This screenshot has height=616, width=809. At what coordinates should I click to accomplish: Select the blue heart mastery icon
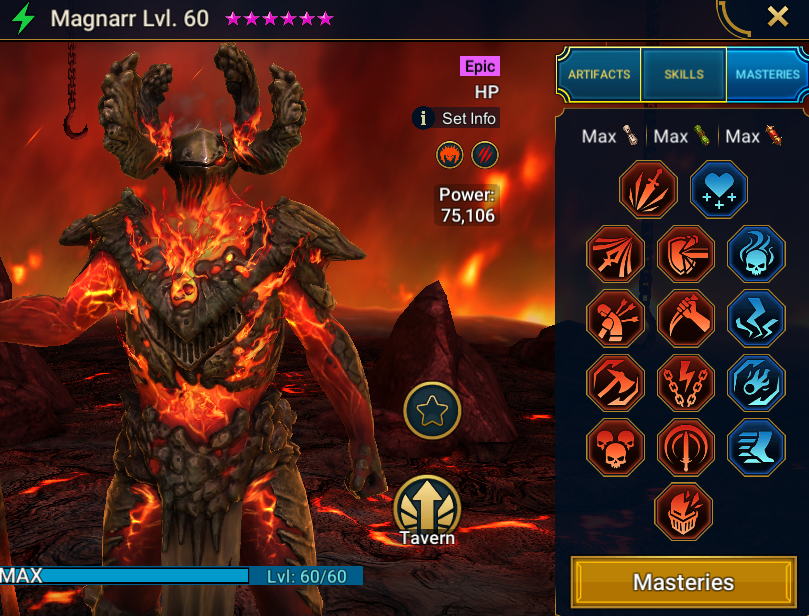[719, 190]
